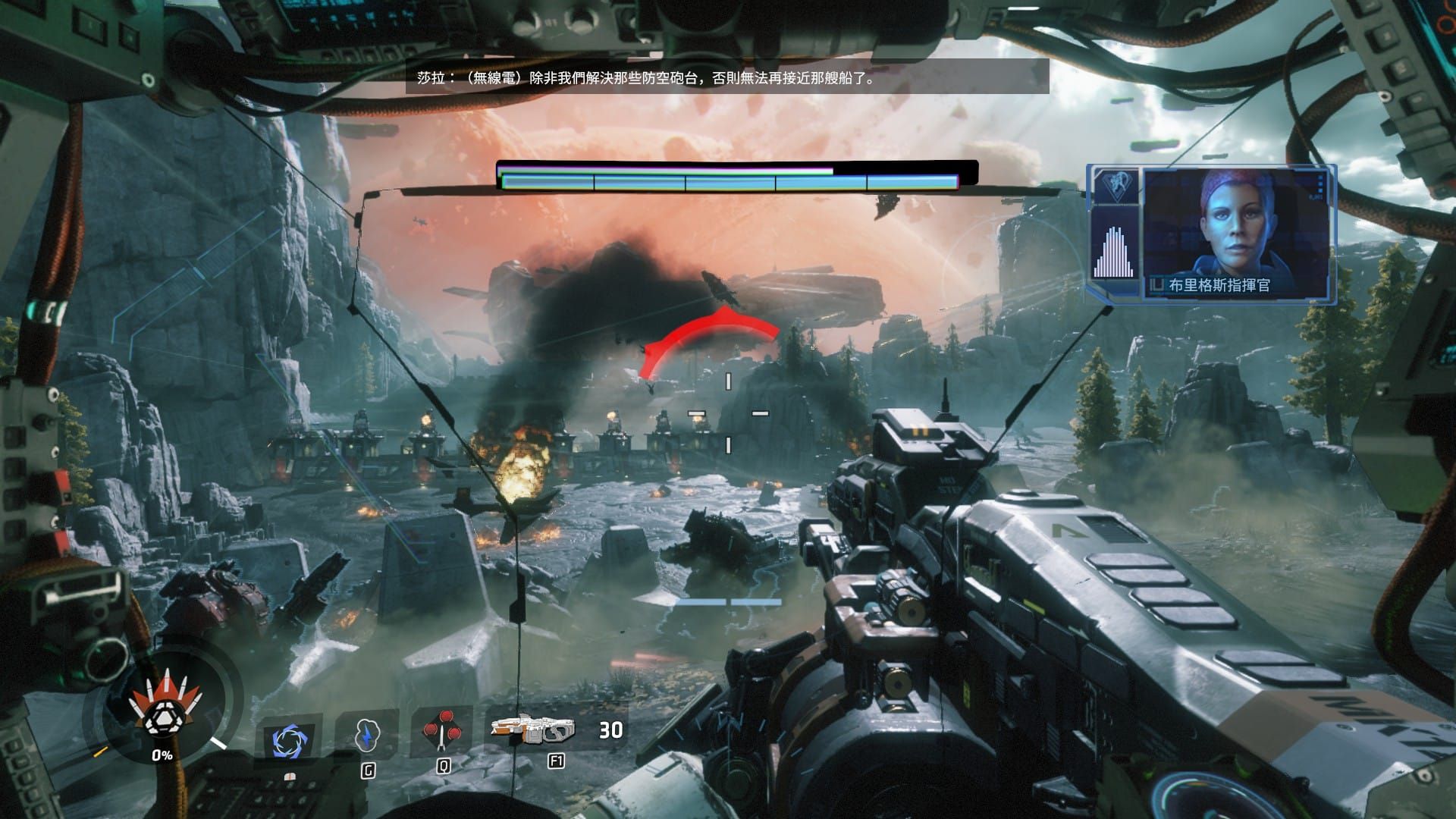Select the blue vortex shield ability icon
Screen dimensions: 1456x819
pyautogui.click(x=289, y=740)
